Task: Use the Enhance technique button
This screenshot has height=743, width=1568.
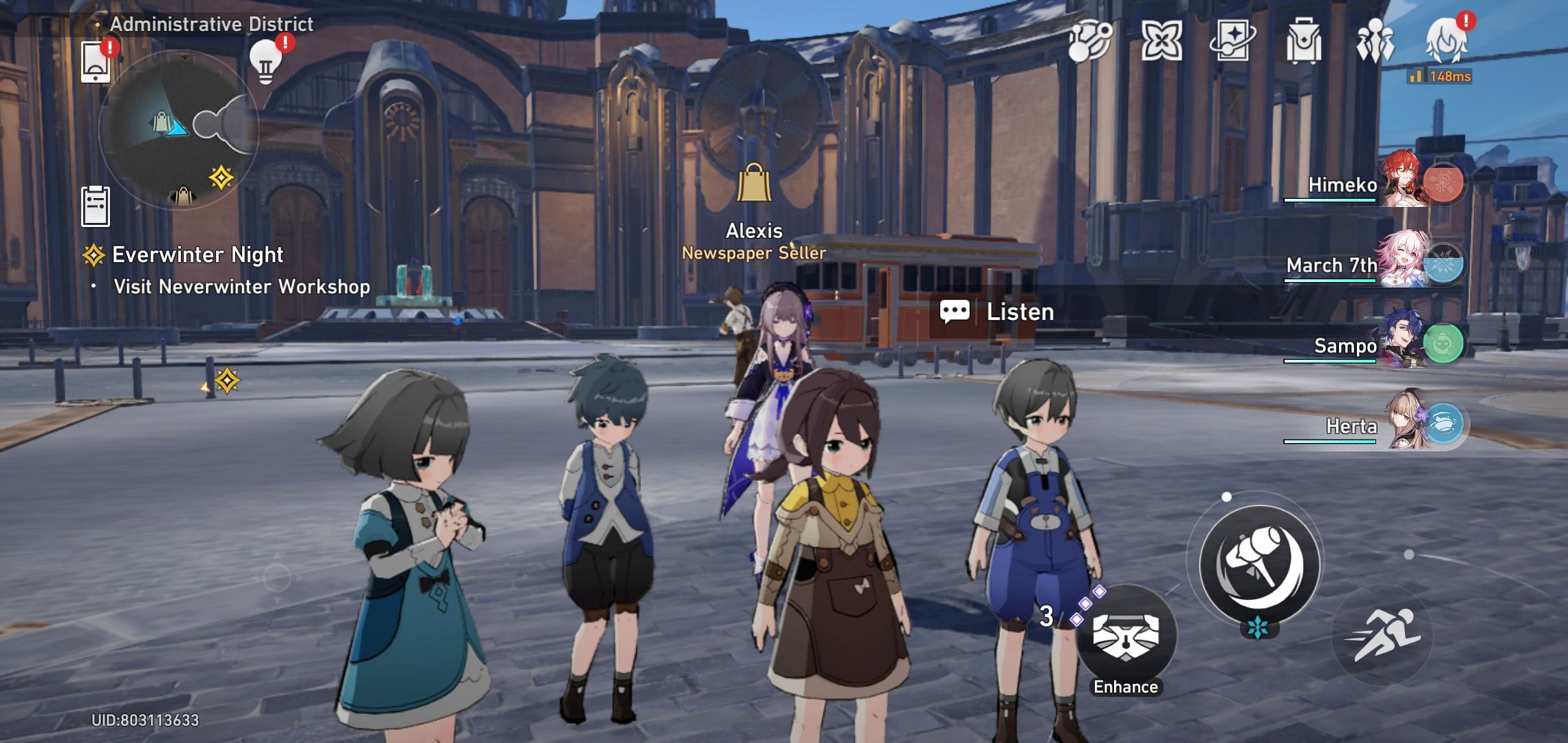Action: pos(1126,635)
